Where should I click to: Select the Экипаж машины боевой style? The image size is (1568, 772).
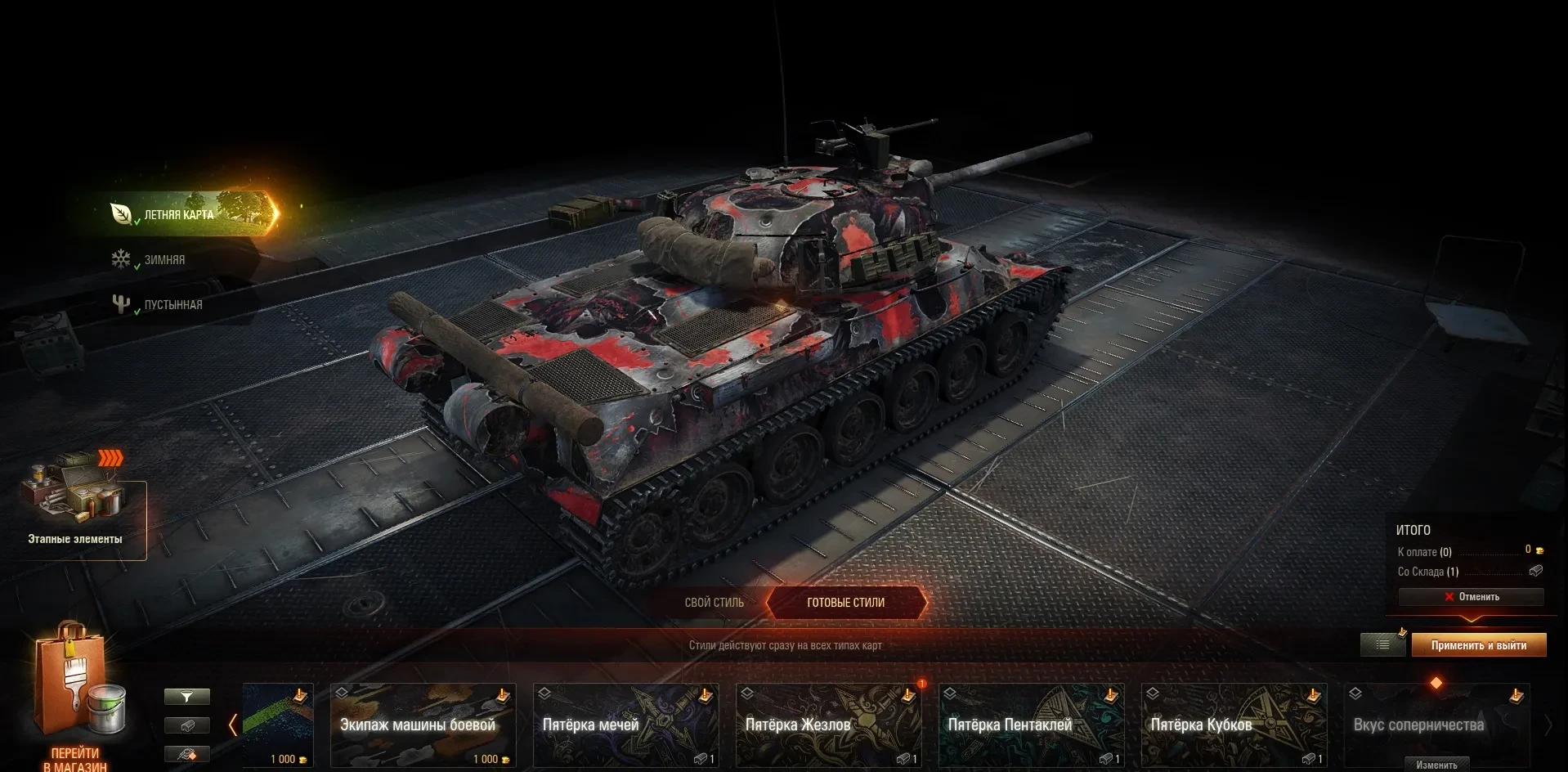[x=423, y=725]
